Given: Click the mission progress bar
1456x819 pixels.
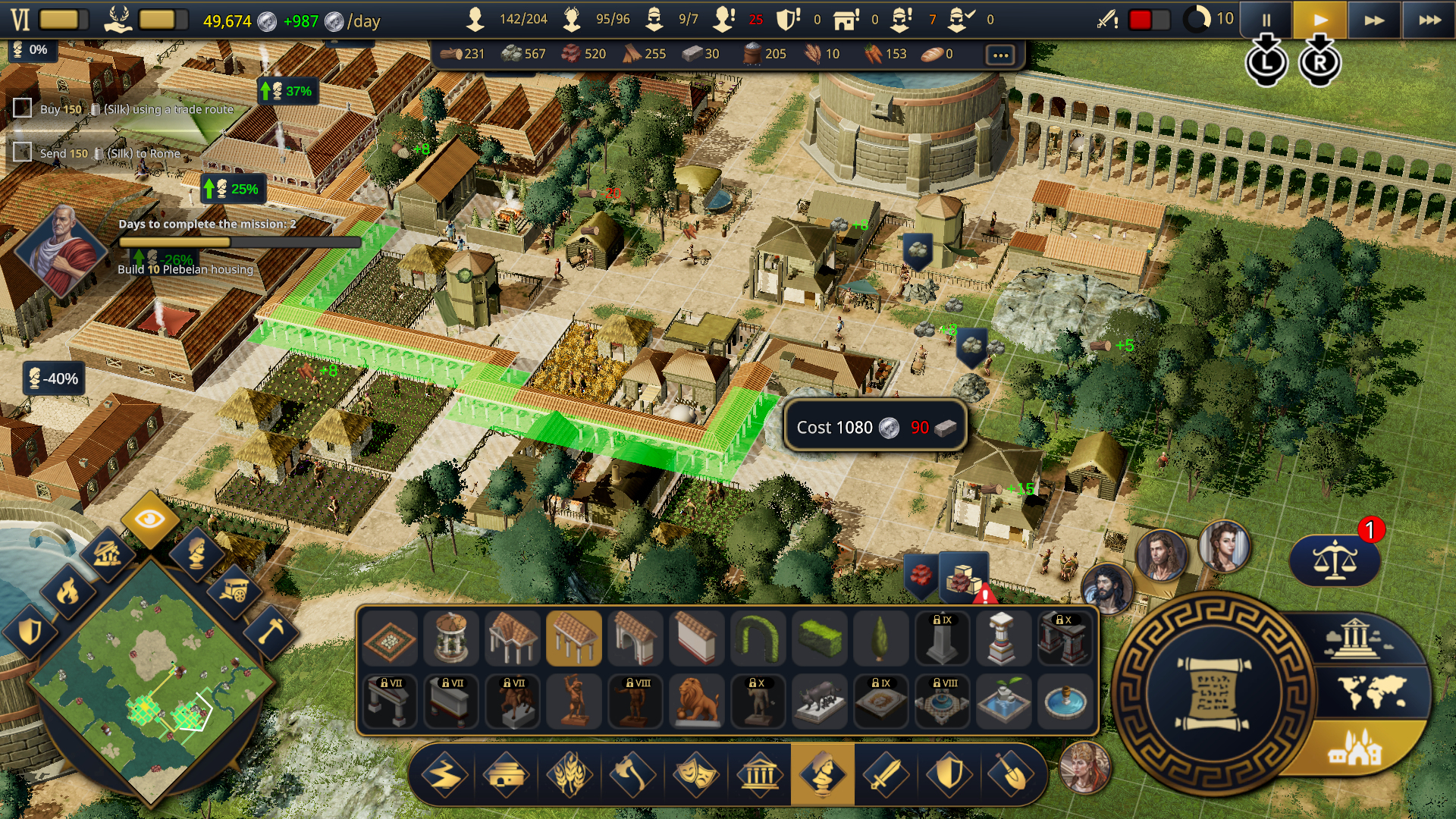Looking at the screenshot, I should tap(239, 242).
